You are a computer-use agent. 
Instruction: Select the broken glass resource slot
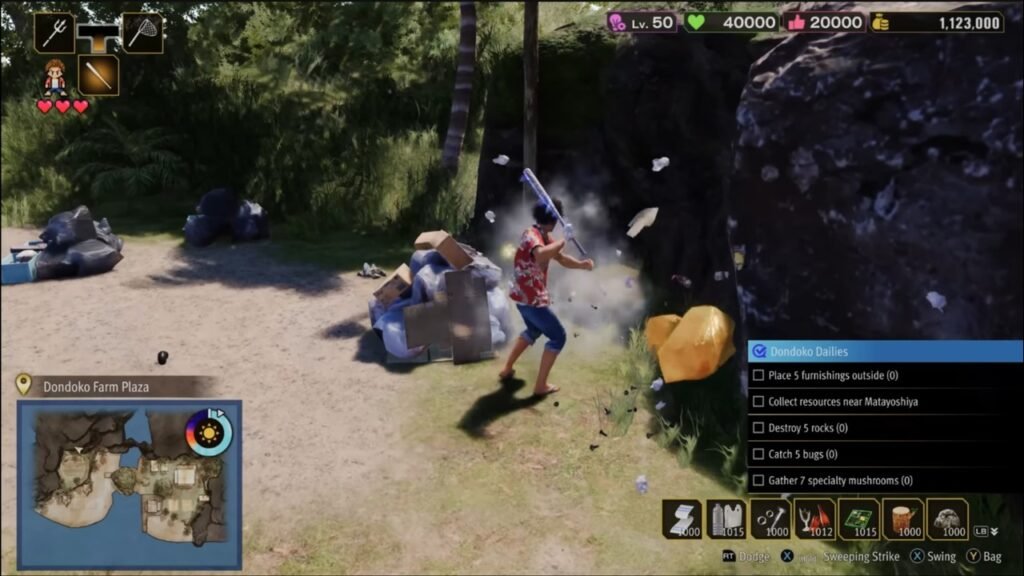click(815, 519)
